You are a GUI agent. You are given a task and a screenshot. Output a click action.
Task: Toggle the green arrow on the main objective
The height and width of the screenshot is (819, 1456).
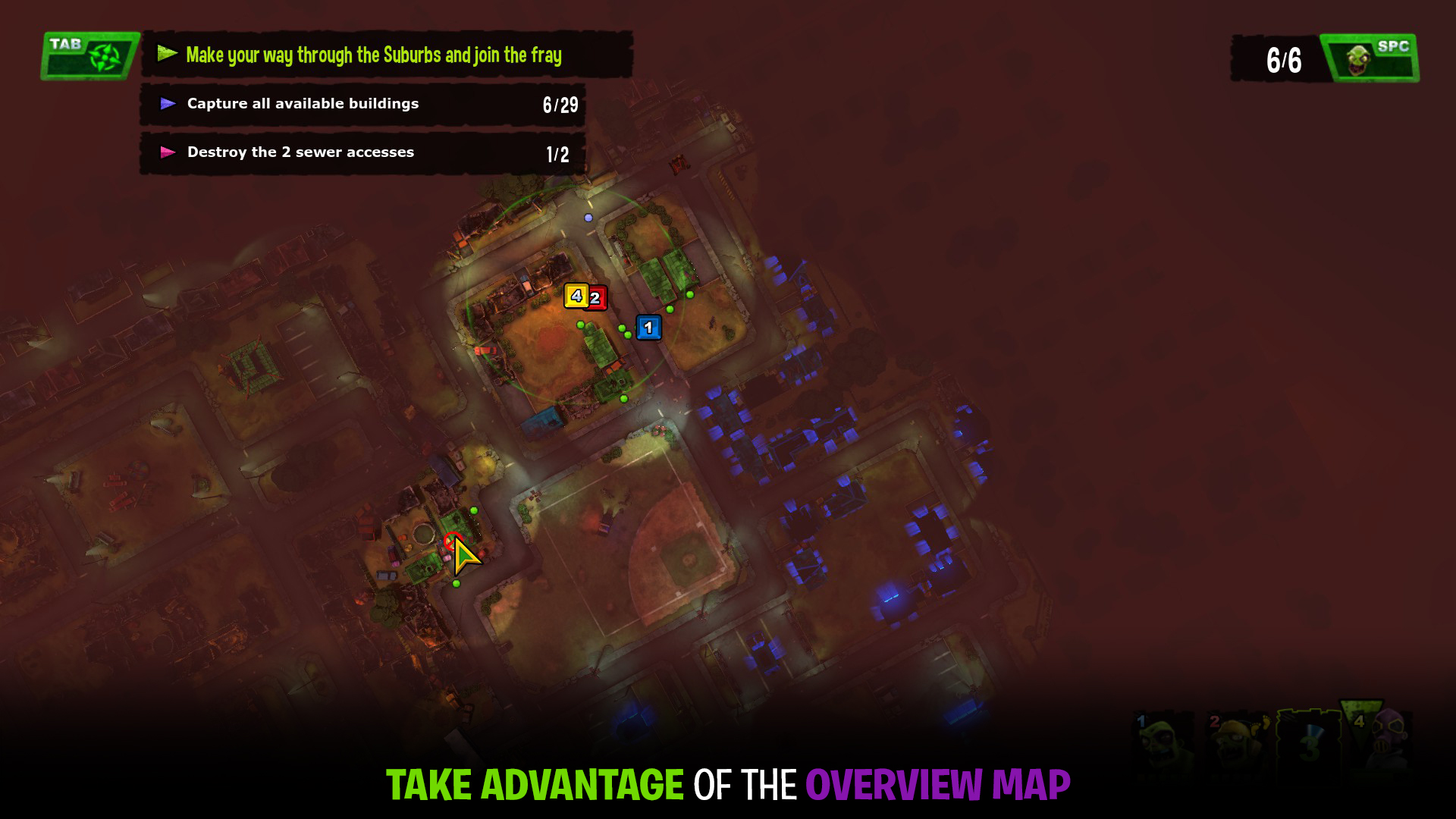point(167,54)
